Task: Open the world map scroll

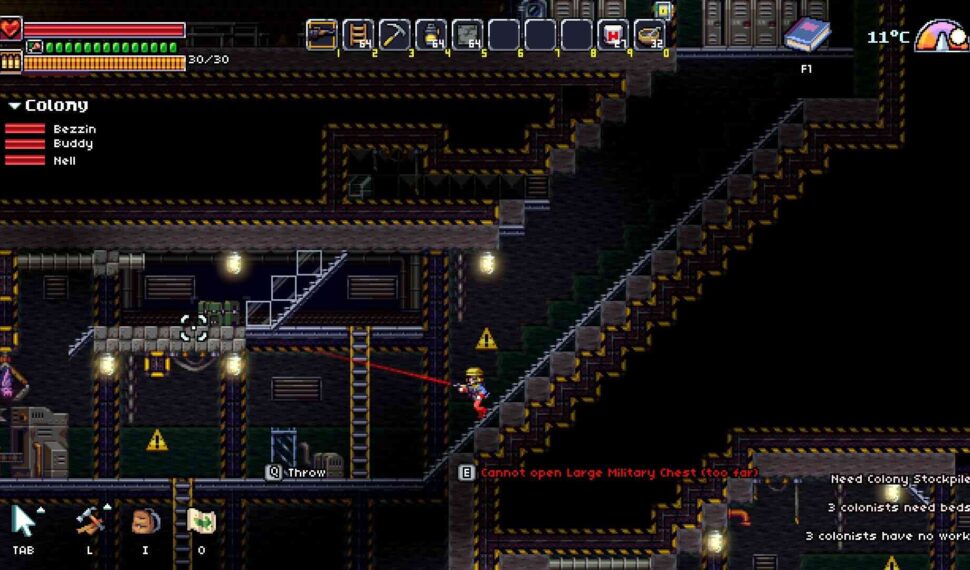Action: (x=201, y=521)
